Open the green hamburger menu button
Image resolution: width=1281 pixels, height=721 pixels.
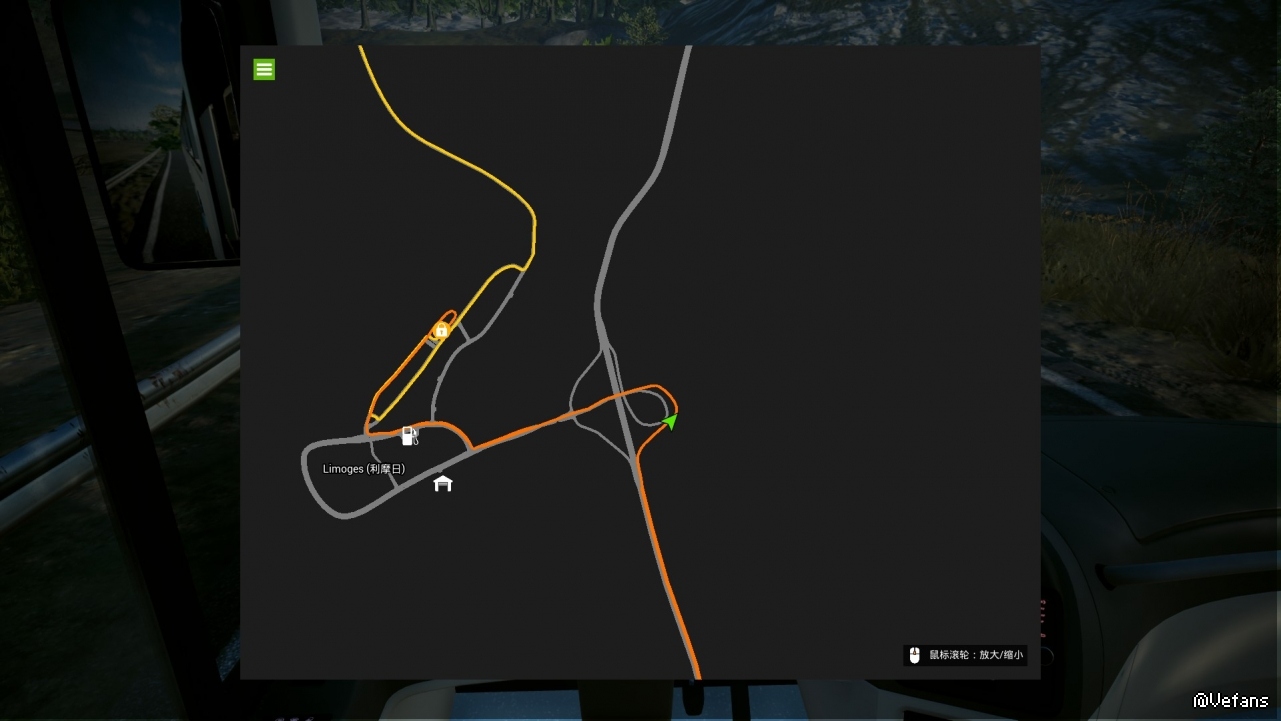(x=264, y=69)
